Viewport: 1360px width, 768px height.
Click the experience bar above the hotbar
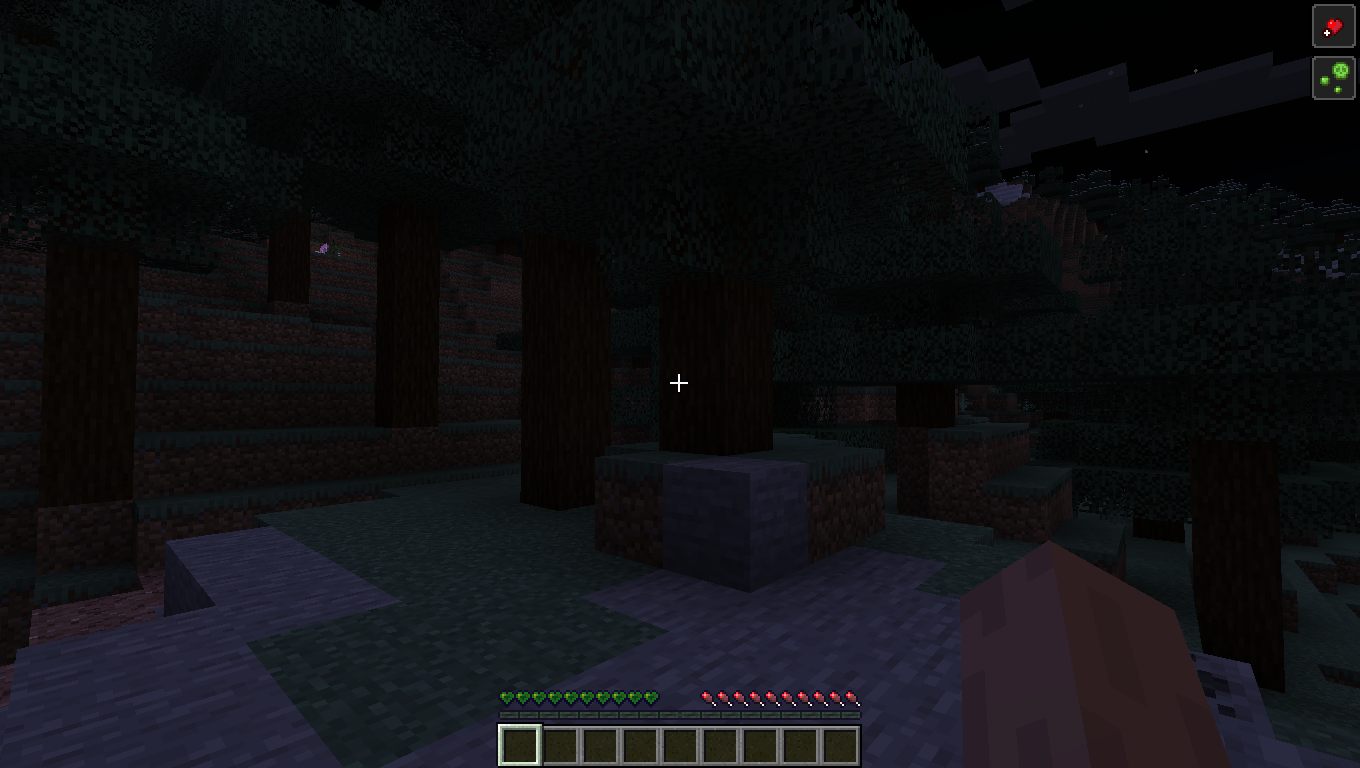(x=679, y=714)
